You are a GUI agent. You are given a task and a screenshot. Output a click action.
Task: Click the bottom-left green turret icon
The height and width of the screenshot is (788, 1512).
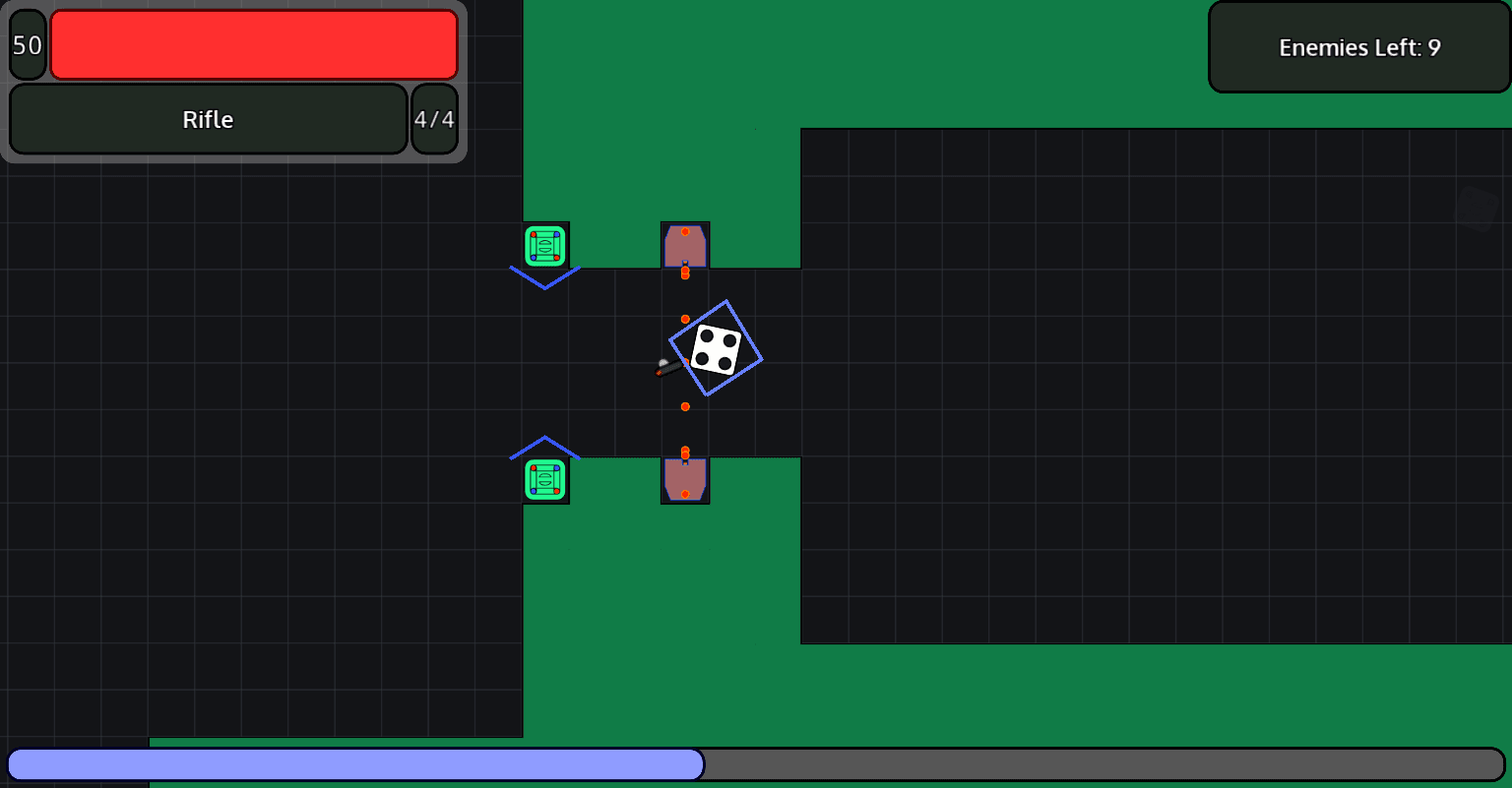click(x=546, y=479)
